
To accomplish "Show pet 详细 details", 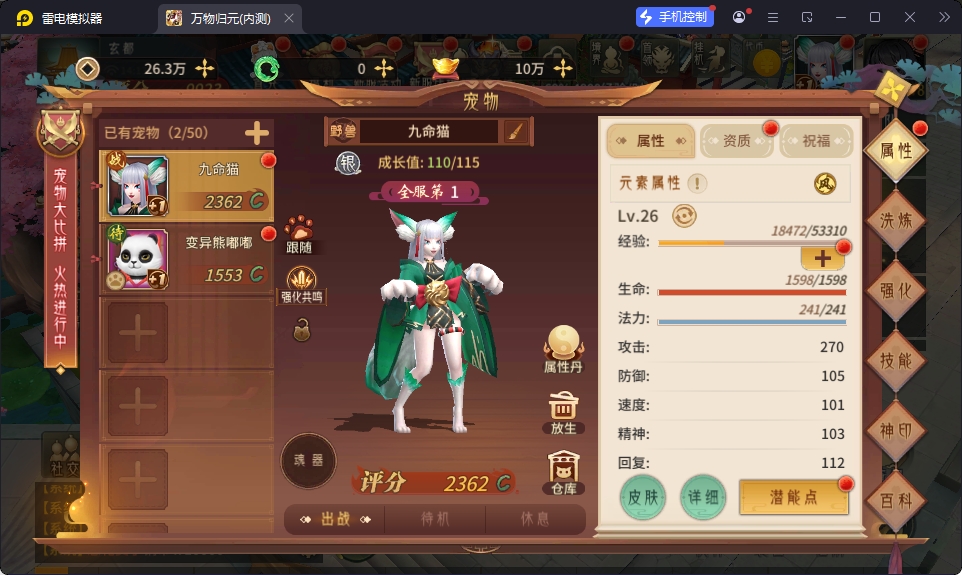I will pyautogui.click(x=703, y=497).
